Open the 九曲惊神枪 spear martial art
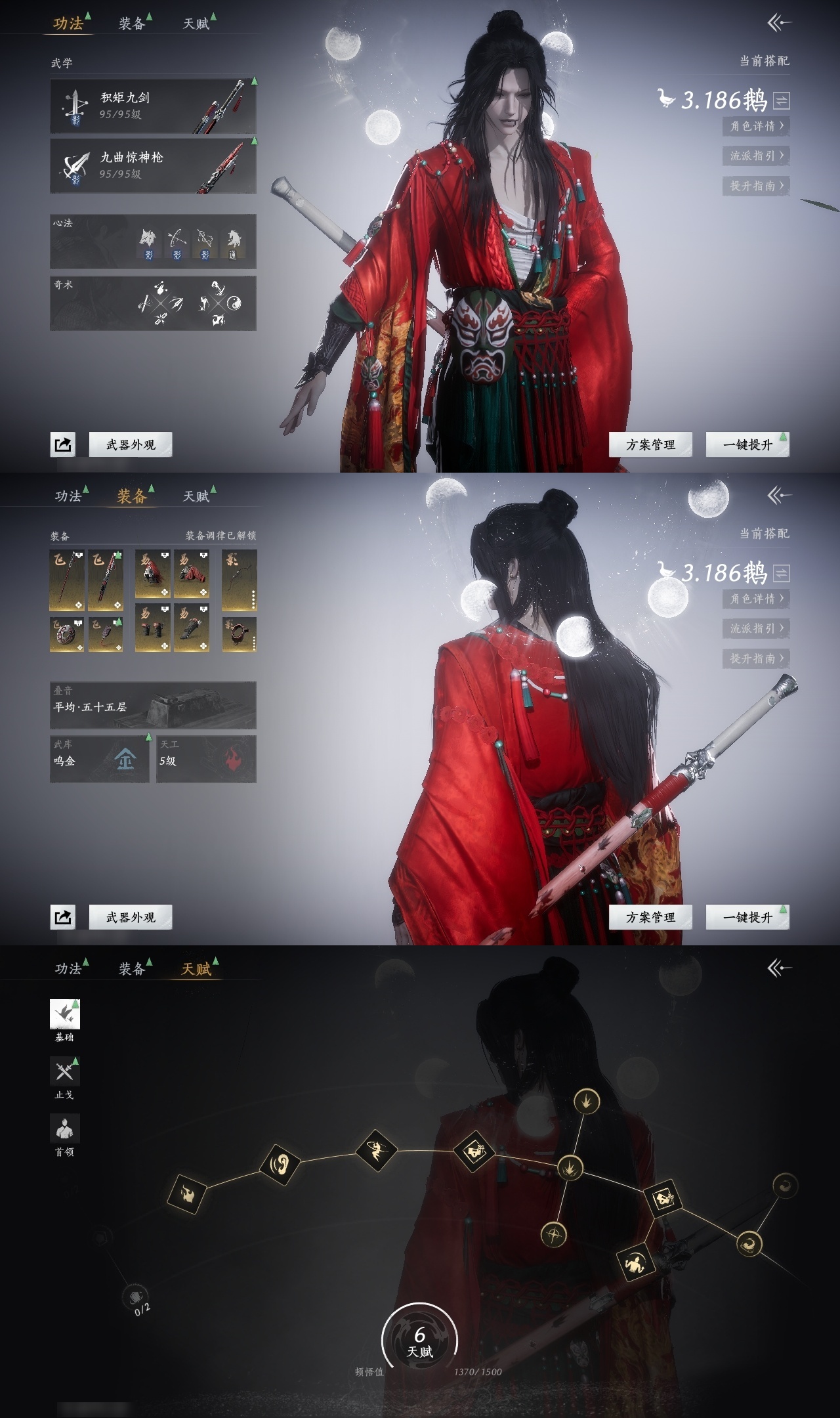 point(153,165)
